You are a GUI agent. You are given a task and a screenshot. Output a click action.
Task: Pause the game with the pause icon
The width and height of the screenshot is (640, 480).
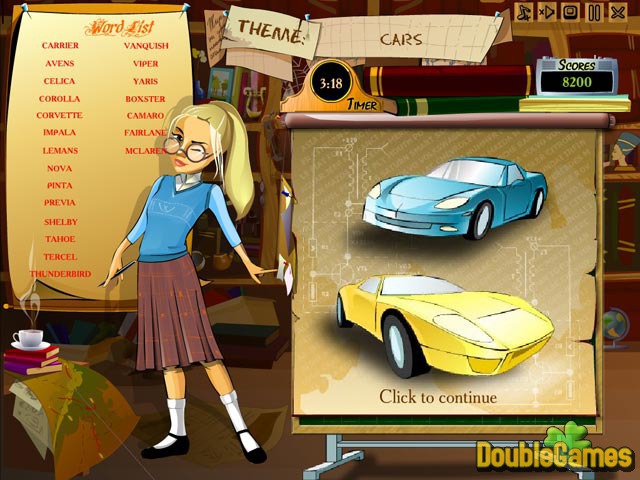click(594, 12)
